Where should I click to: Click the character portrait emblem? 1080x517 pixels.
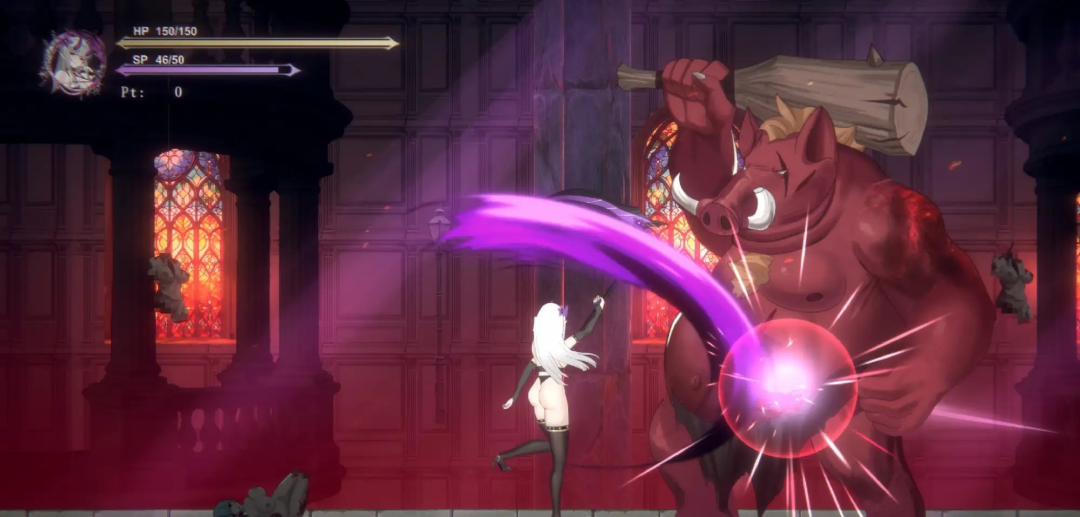point(74,62)
